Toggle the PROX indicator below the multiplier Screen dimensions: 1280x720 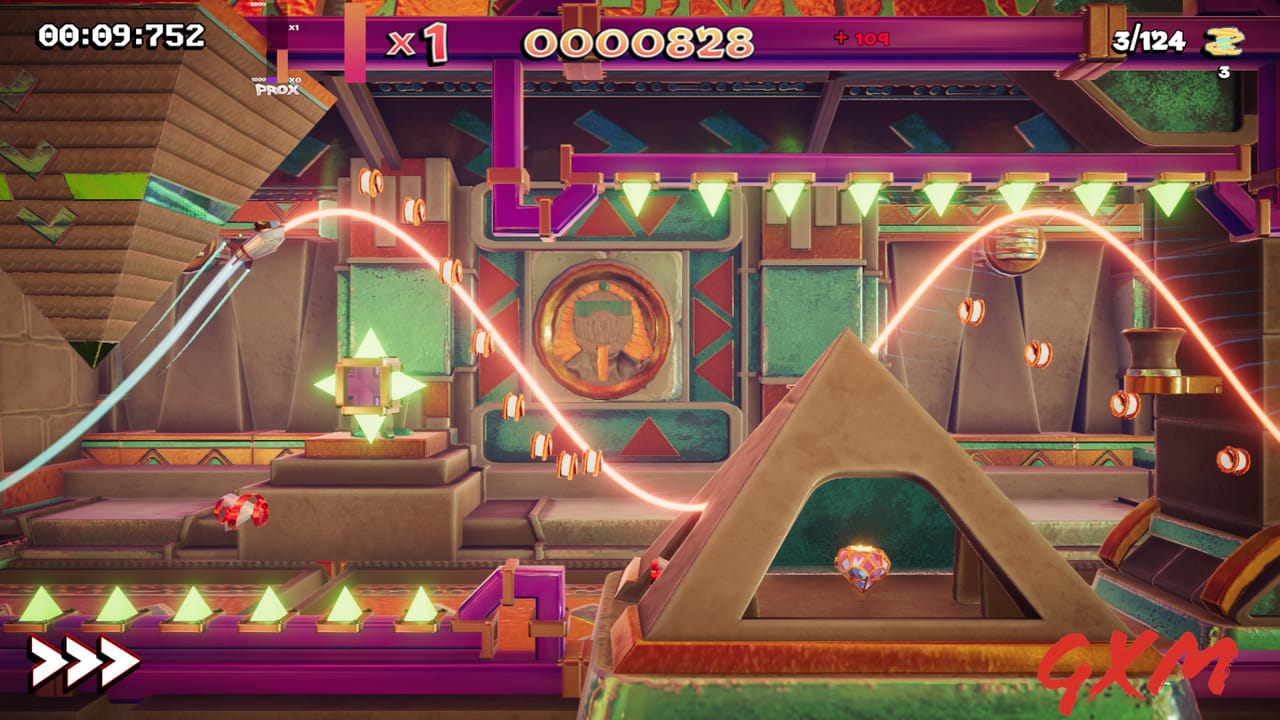pyautogui.click(x=277, y=89)
